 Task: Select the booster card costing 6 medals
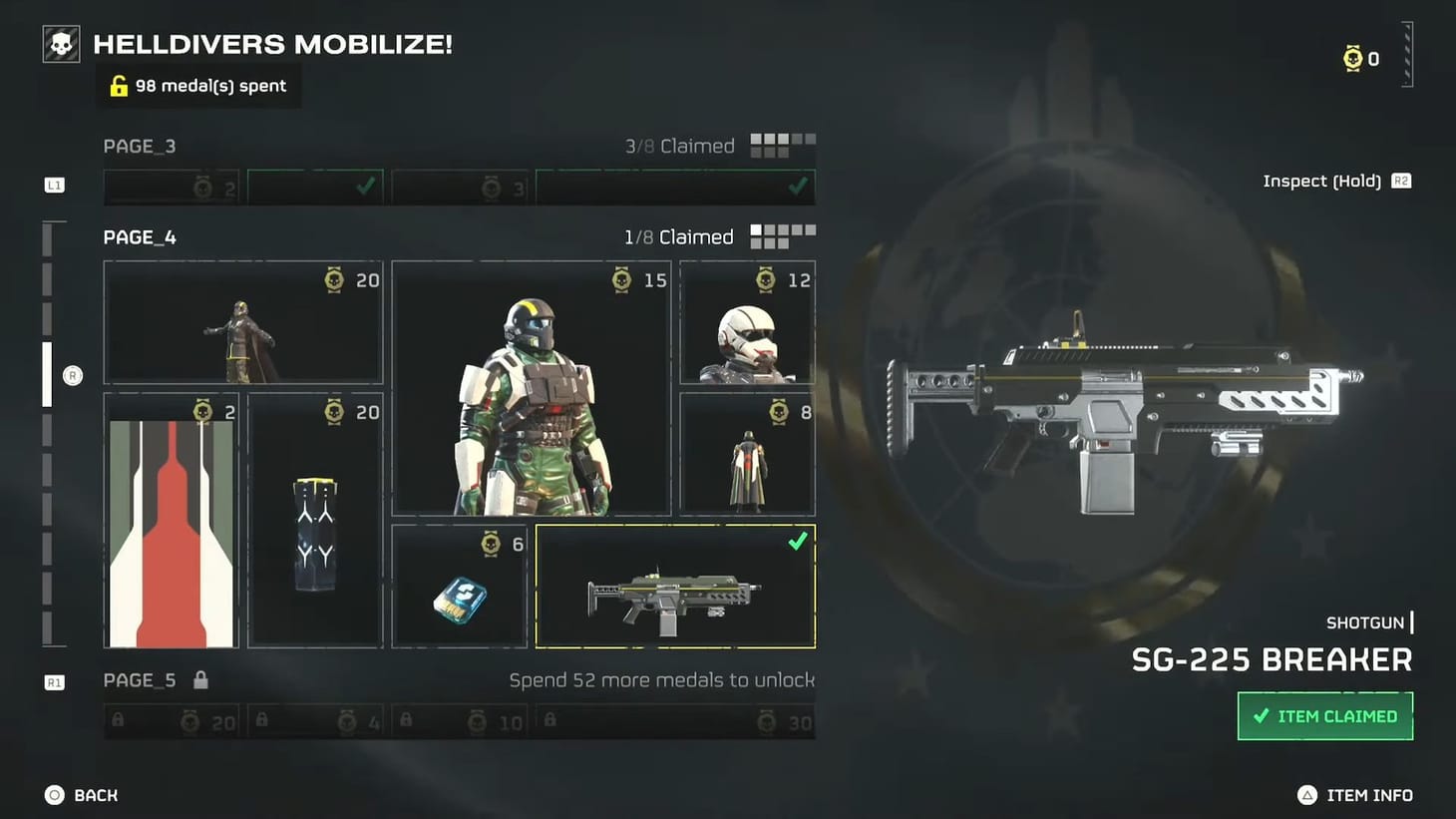coord(460,589)
